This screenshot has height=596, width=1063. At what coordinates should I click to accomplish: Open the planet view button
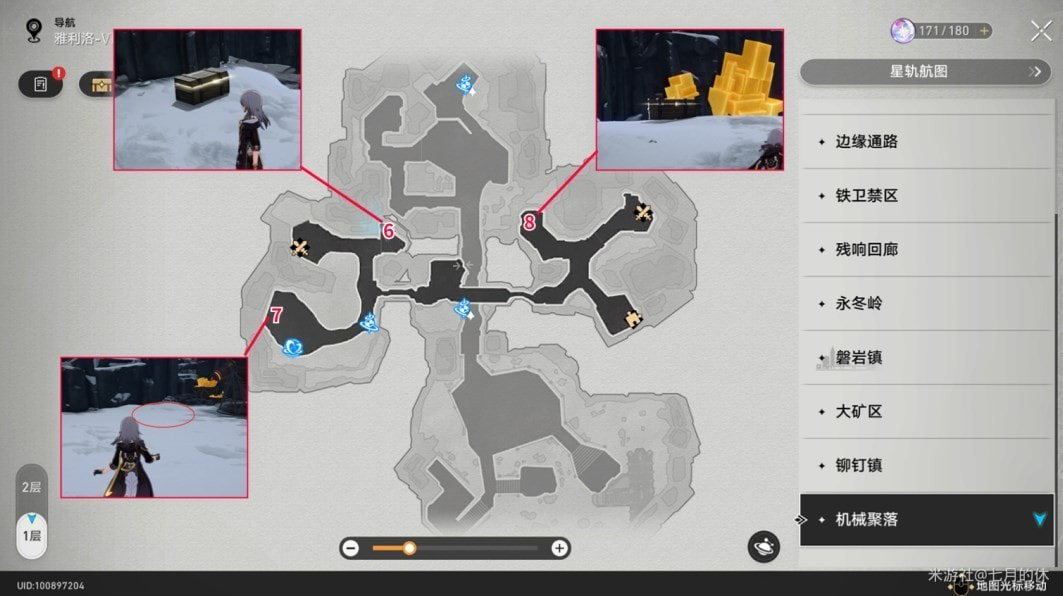click(x=764, y=546)
